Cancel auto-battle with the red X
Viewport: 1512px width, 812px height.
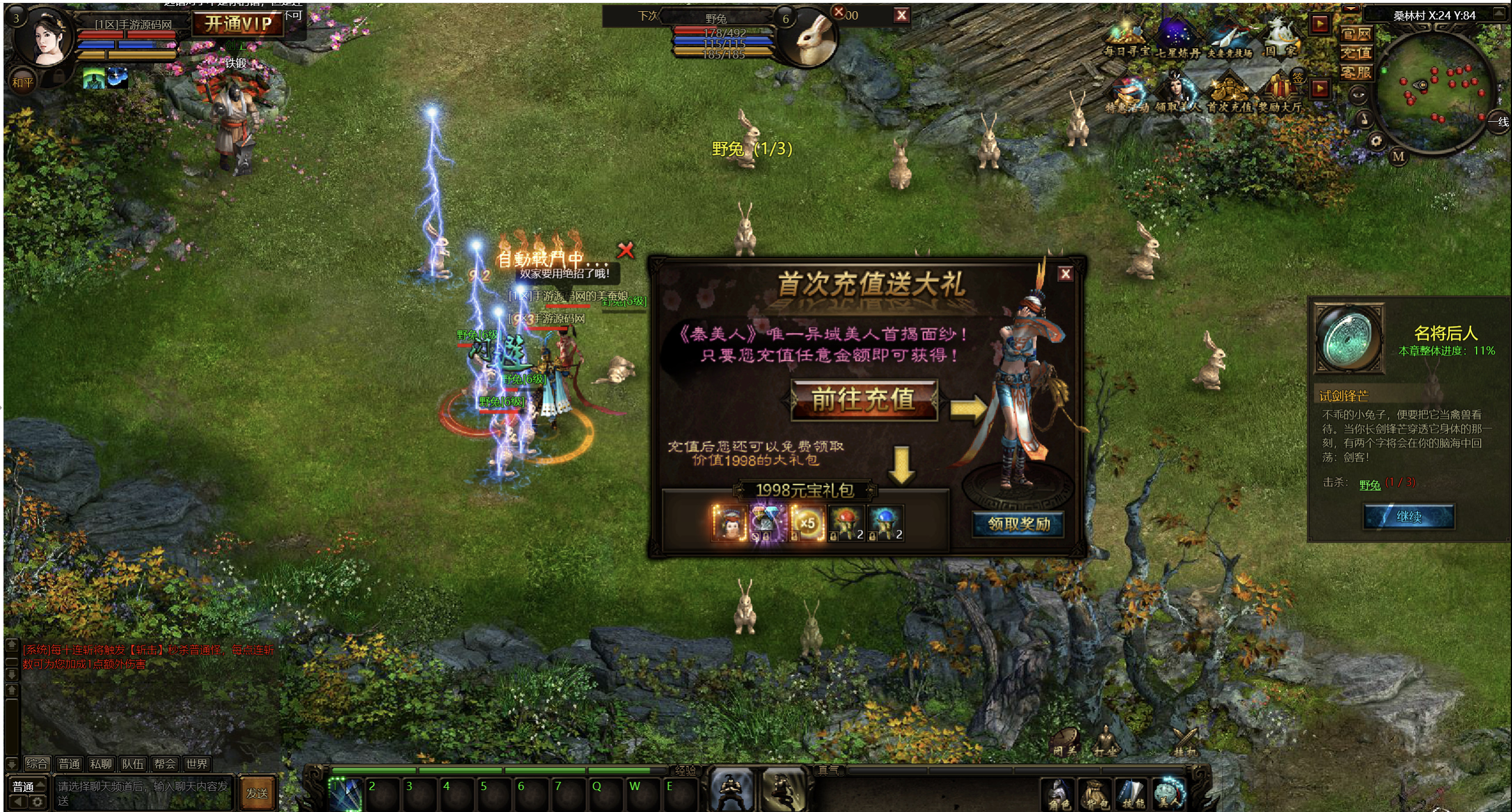click(x=625, y=250)
